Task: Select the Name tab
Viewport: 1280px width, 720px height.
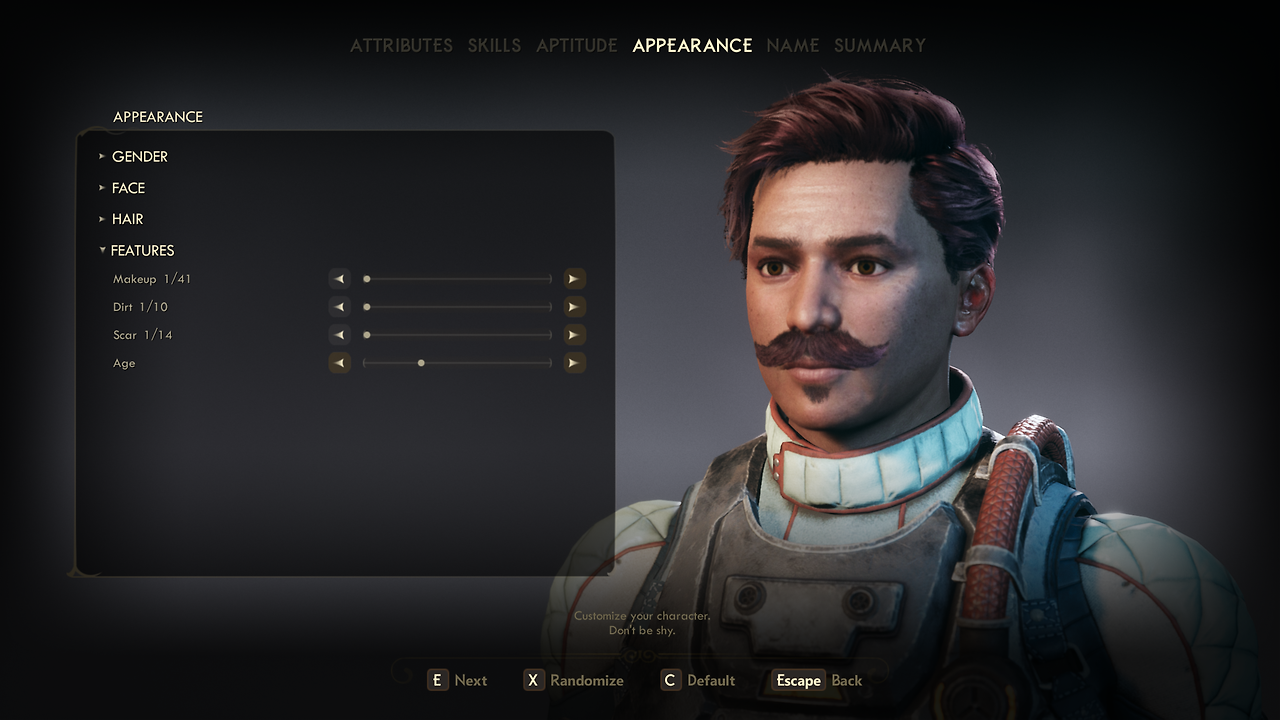Action: pos(792,46)
